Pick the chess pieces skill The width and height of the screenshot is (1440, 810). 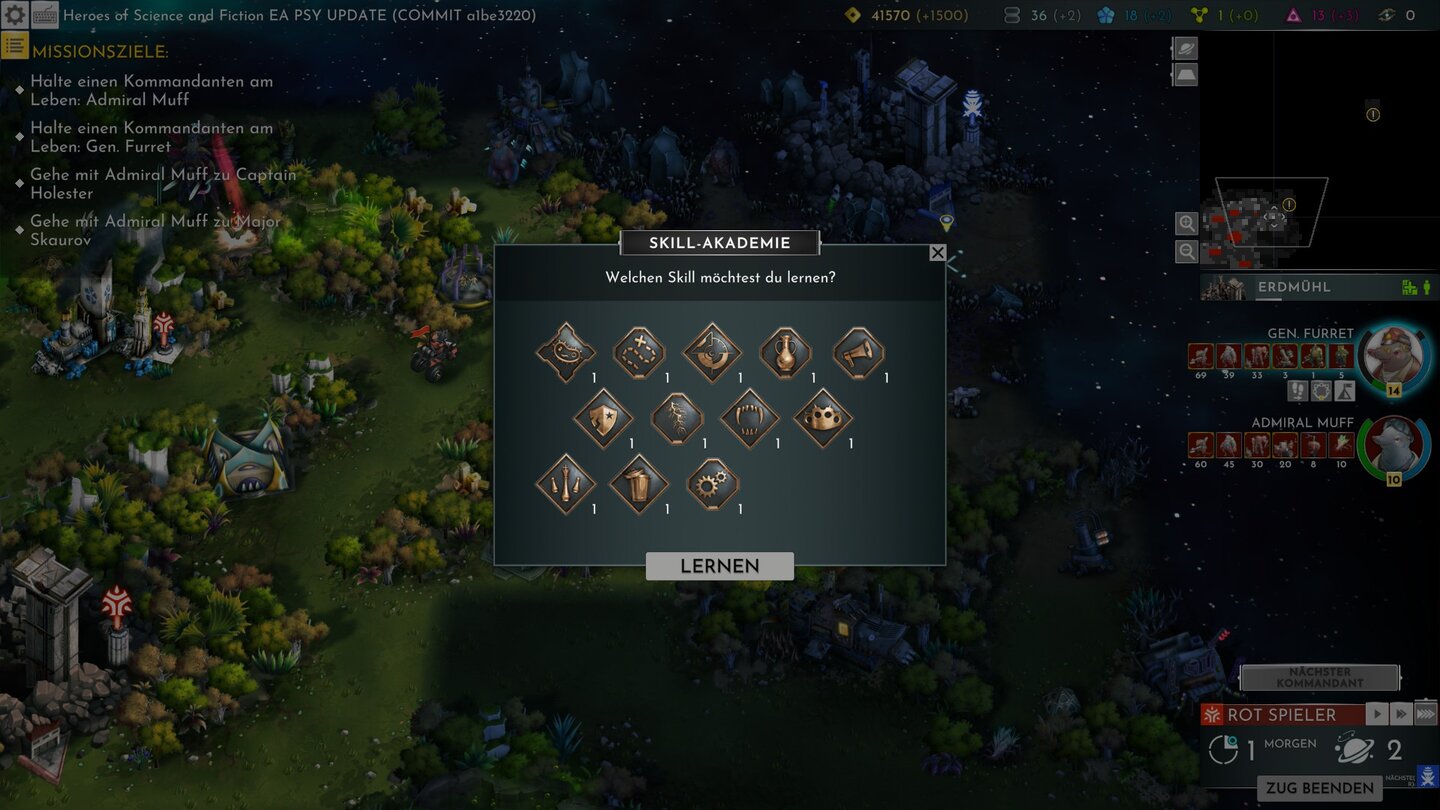[x=566, y=484]
